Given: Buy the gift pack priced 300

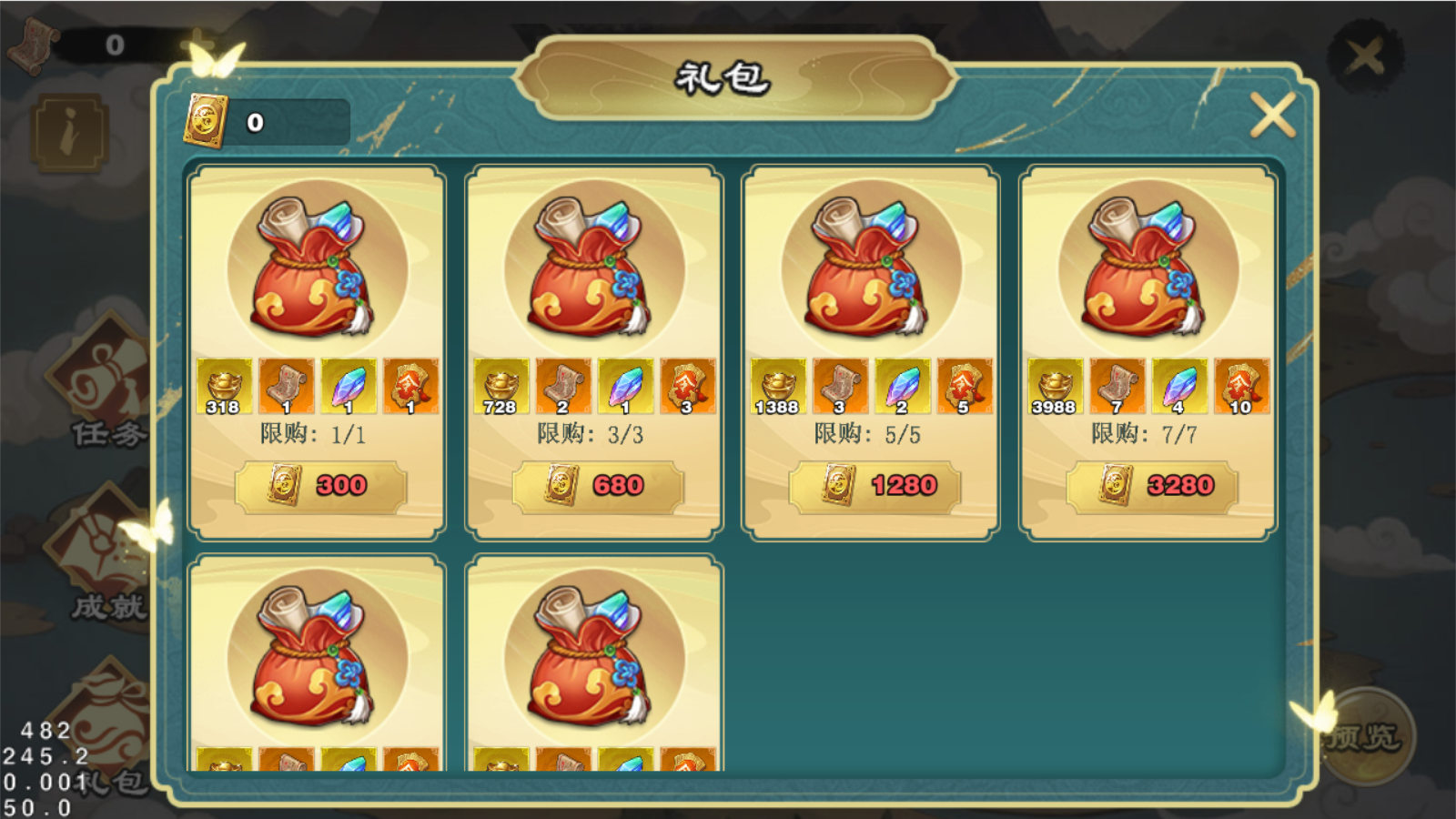Looking at the screenshot, I should (x=320, y=486).
